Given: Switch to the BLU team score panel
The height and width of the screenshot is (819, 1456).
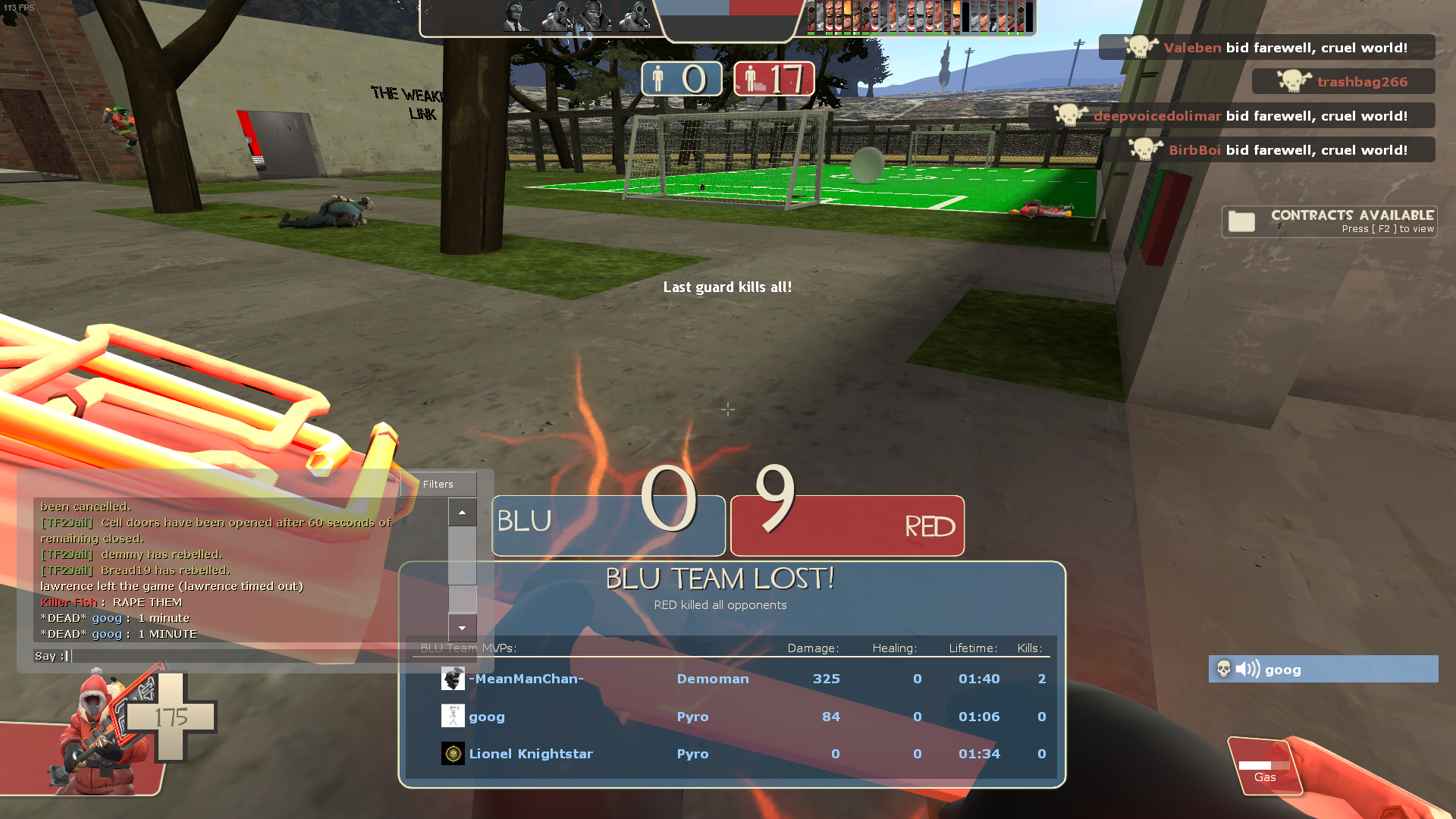Looking at the screenshot, I should (x=607, y=525).
